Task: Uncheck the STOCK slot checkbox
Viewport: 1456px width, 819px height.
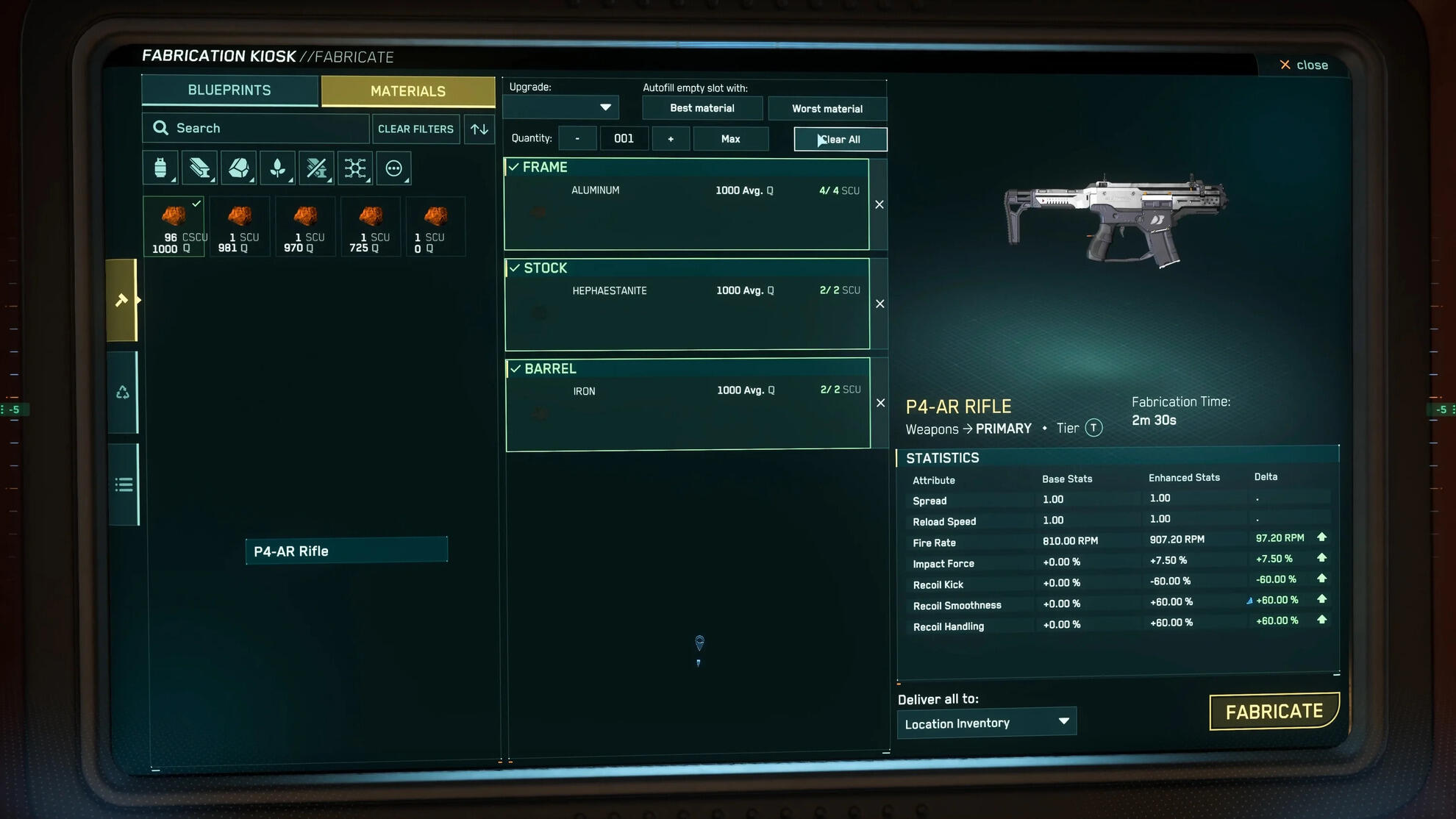Action: [515, 268]
